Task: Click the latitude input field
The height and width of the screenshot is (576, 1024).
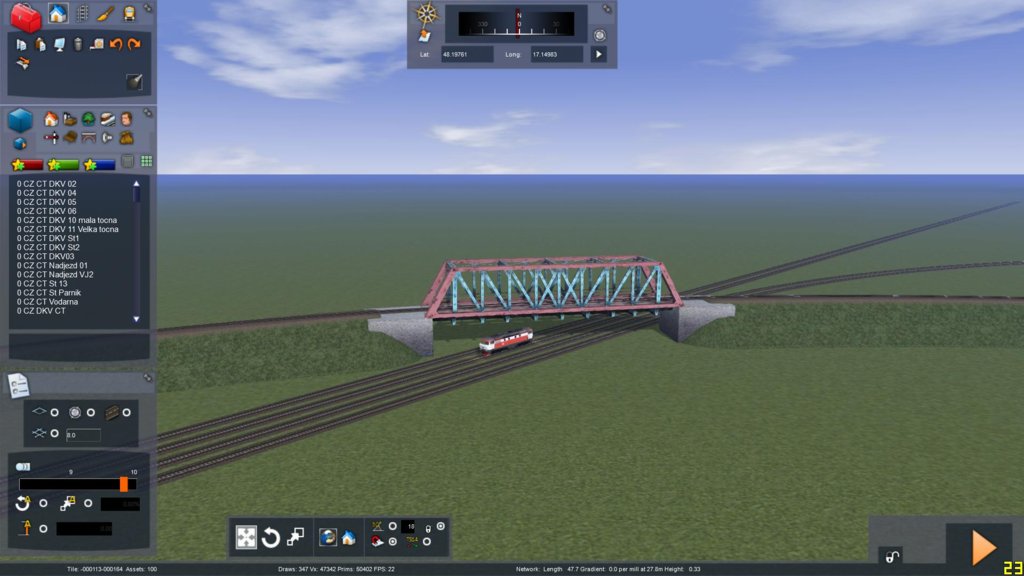Action: (x=467, y=54)
